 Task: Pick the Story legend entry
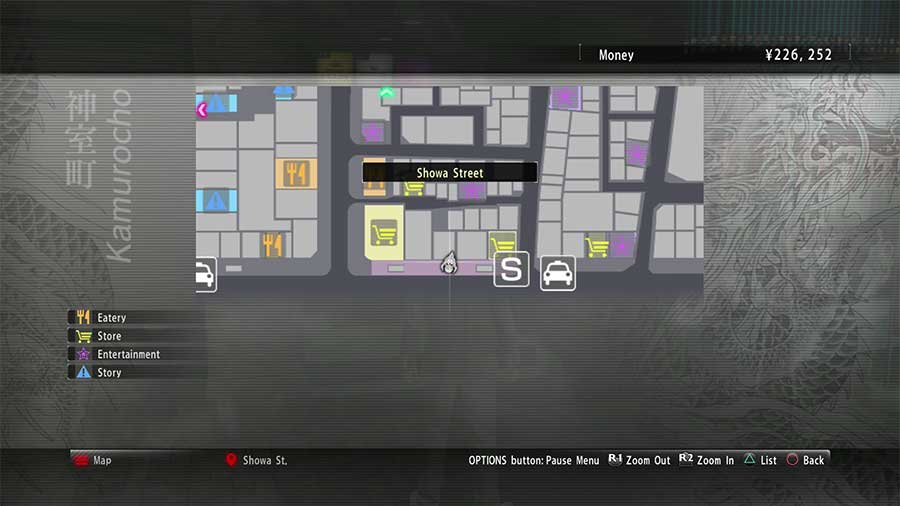[x=108, y=372]
